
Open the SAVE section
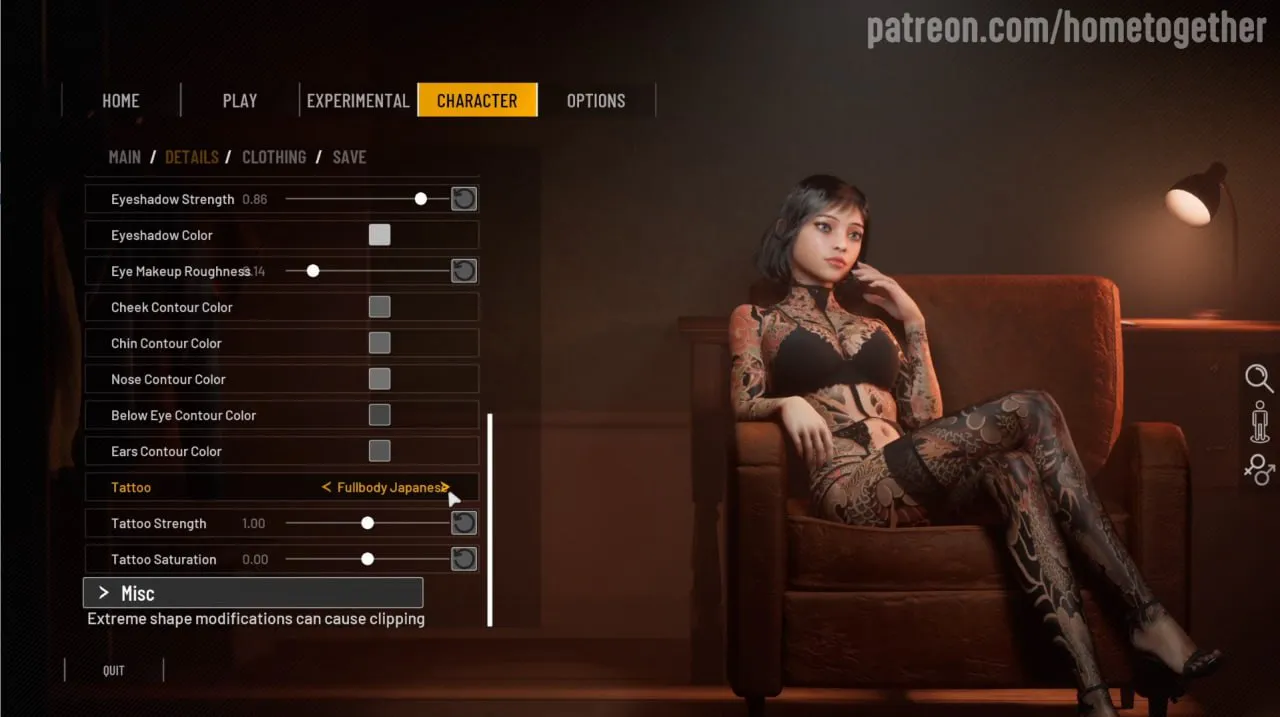click(349, 157)
